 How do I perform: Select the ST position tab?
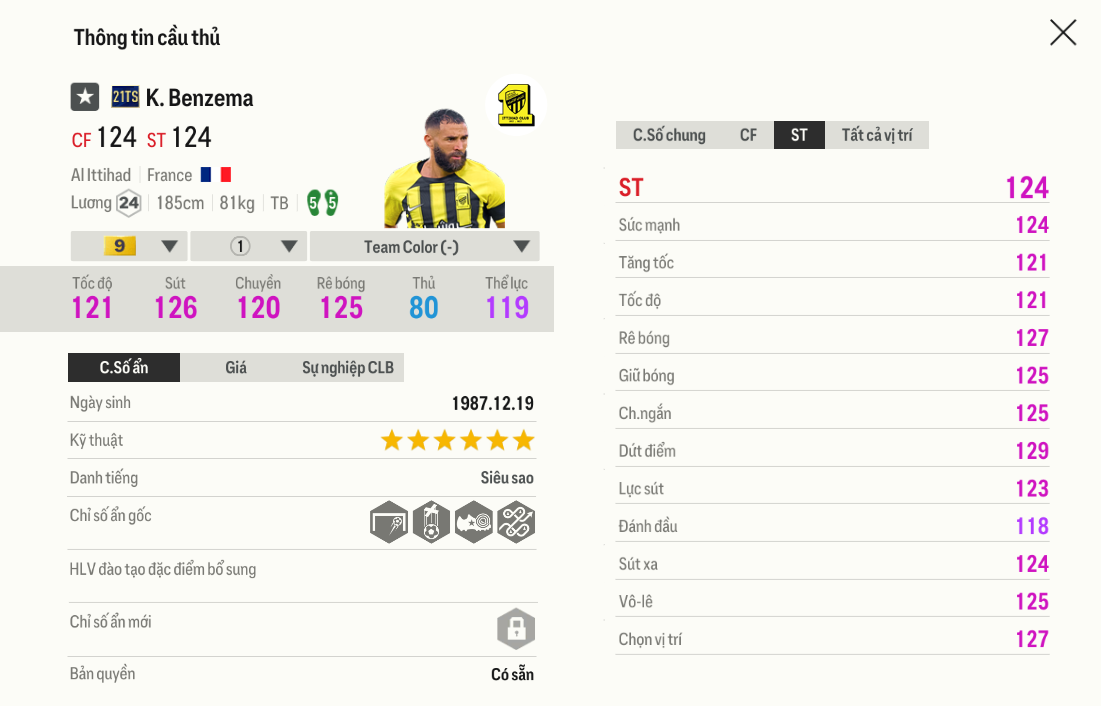(799, 135)
